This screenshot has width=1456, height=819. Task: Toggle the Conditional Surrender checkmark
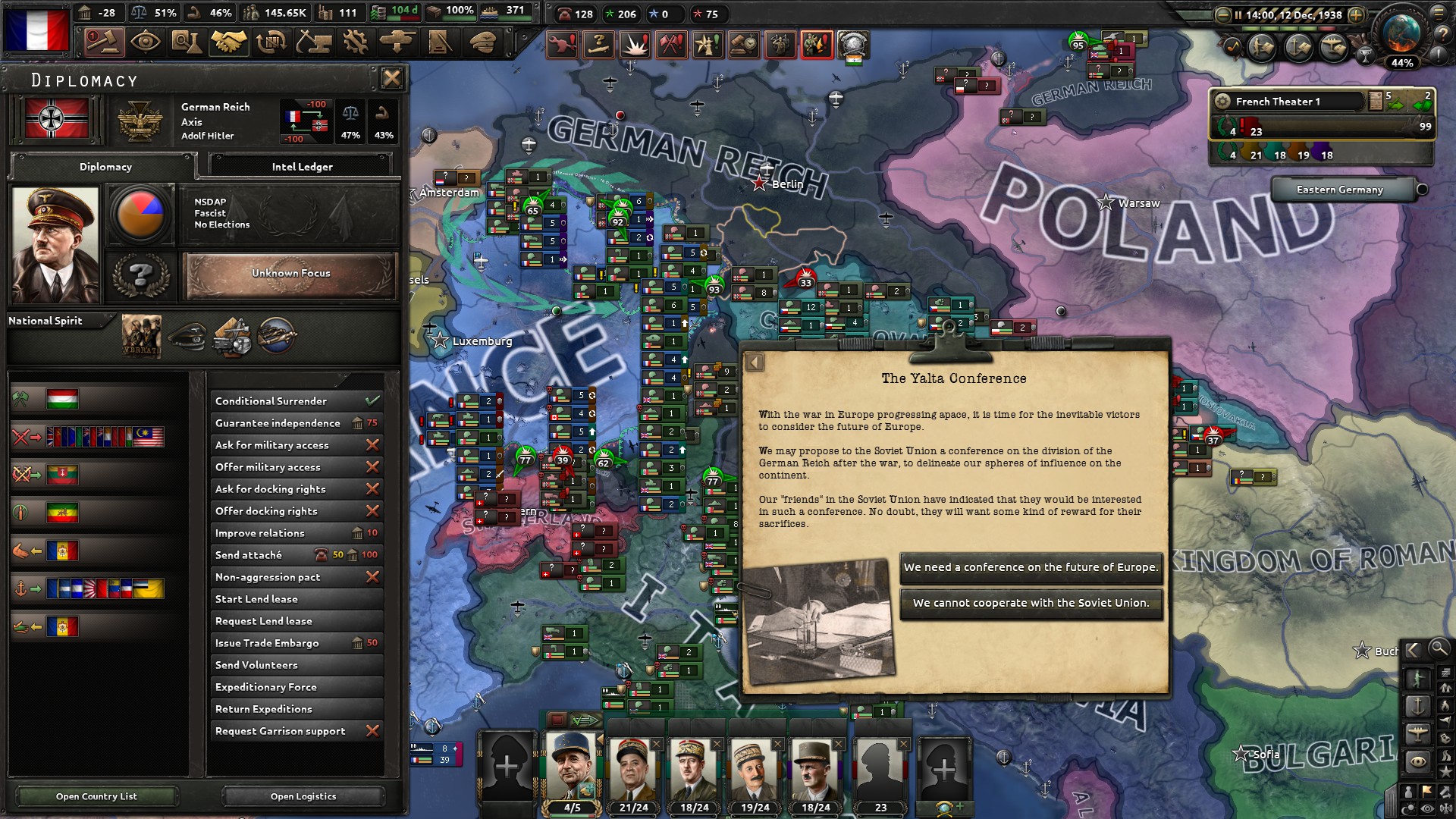[372, 401]
